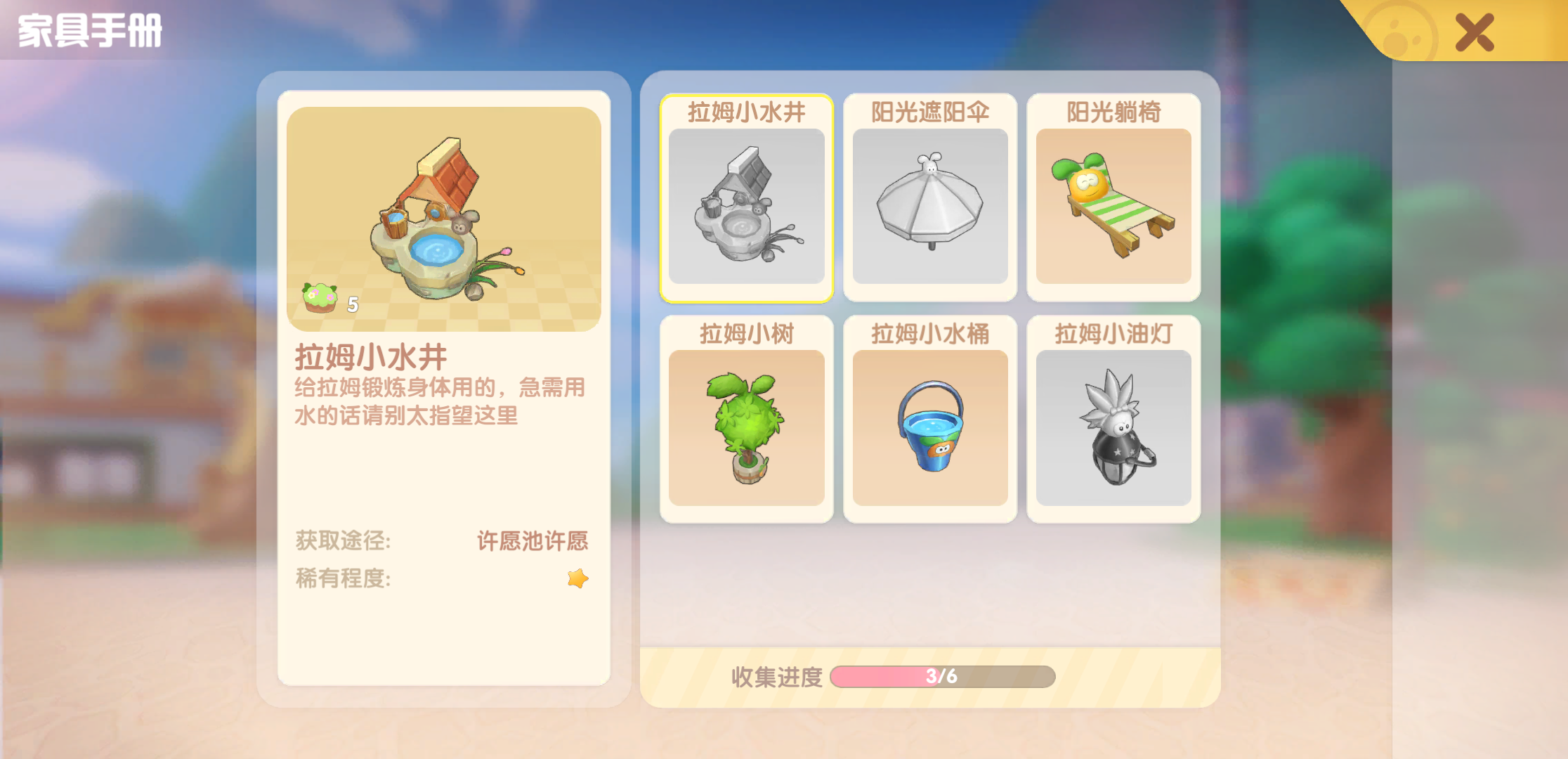Select the 拉姆小树 potted tree icon
Screen dimensions: 1568x759
[x=746, y=429]
